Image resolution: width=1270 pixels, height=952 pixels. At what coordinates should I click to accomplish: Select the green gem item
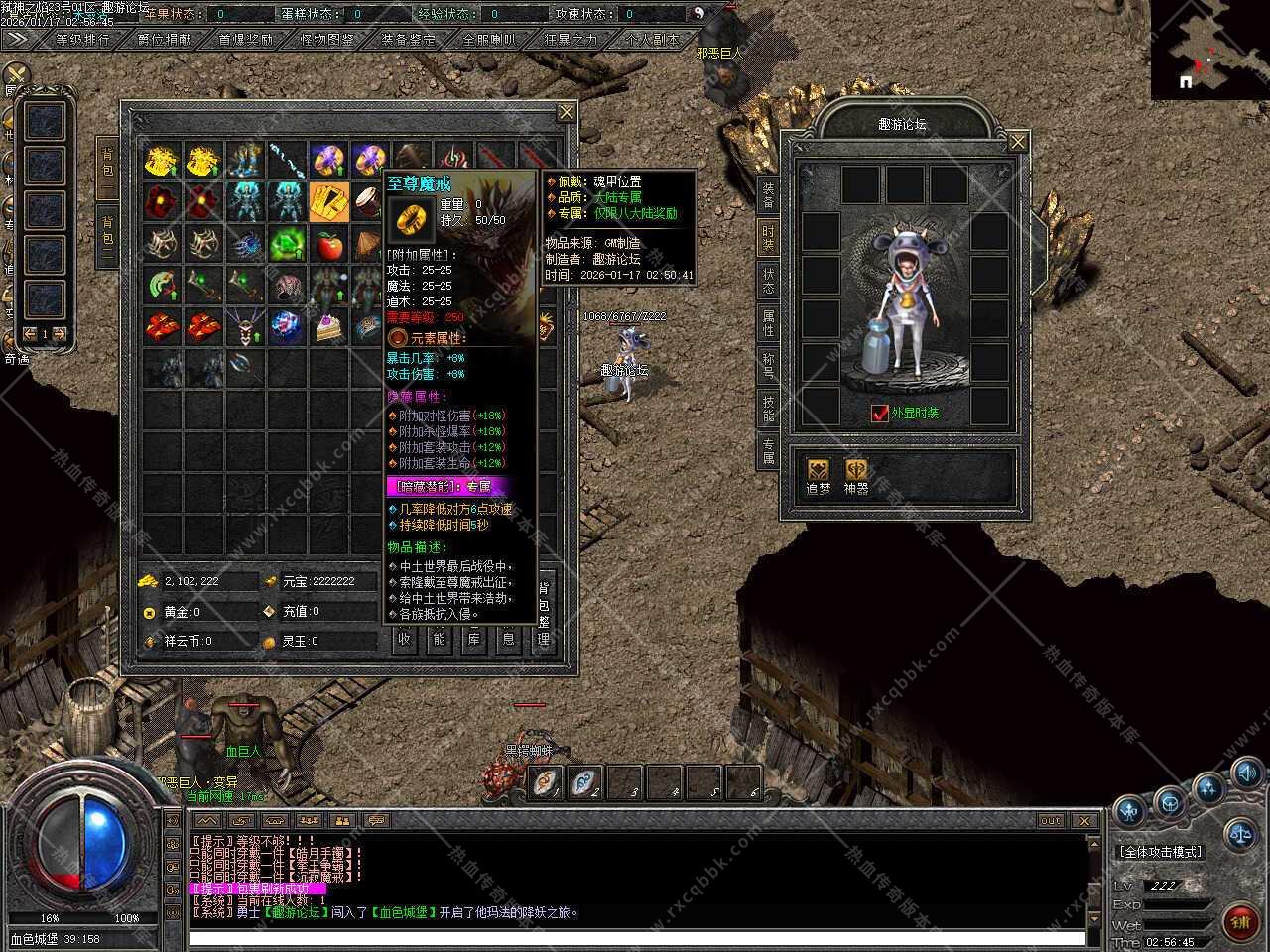pyautogui.click(x=287, y=244)
